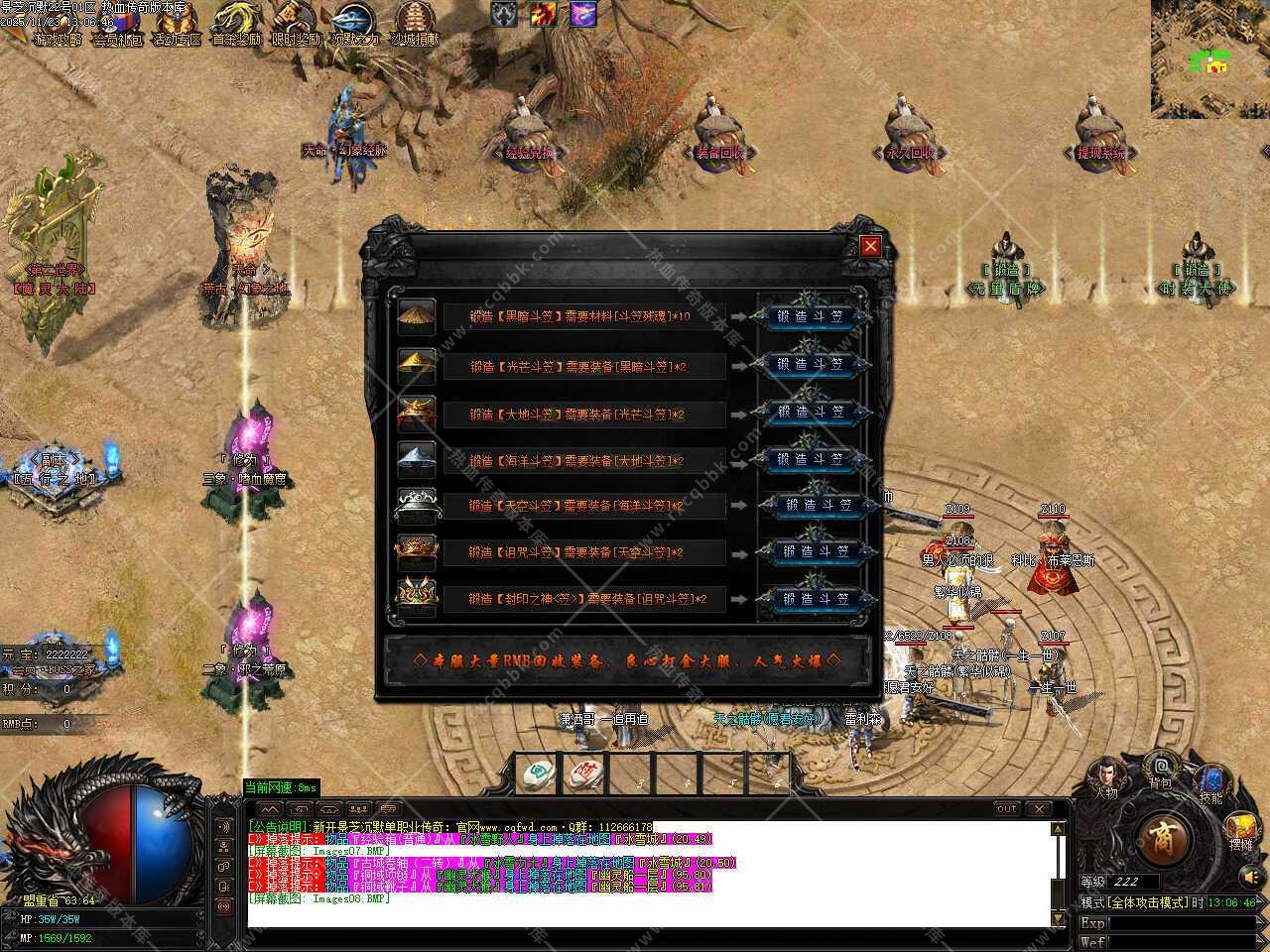Open the 技能 skills panel
This screenshot has height=952, width=1270.
pyautogui.click(x=1210, y=783)
